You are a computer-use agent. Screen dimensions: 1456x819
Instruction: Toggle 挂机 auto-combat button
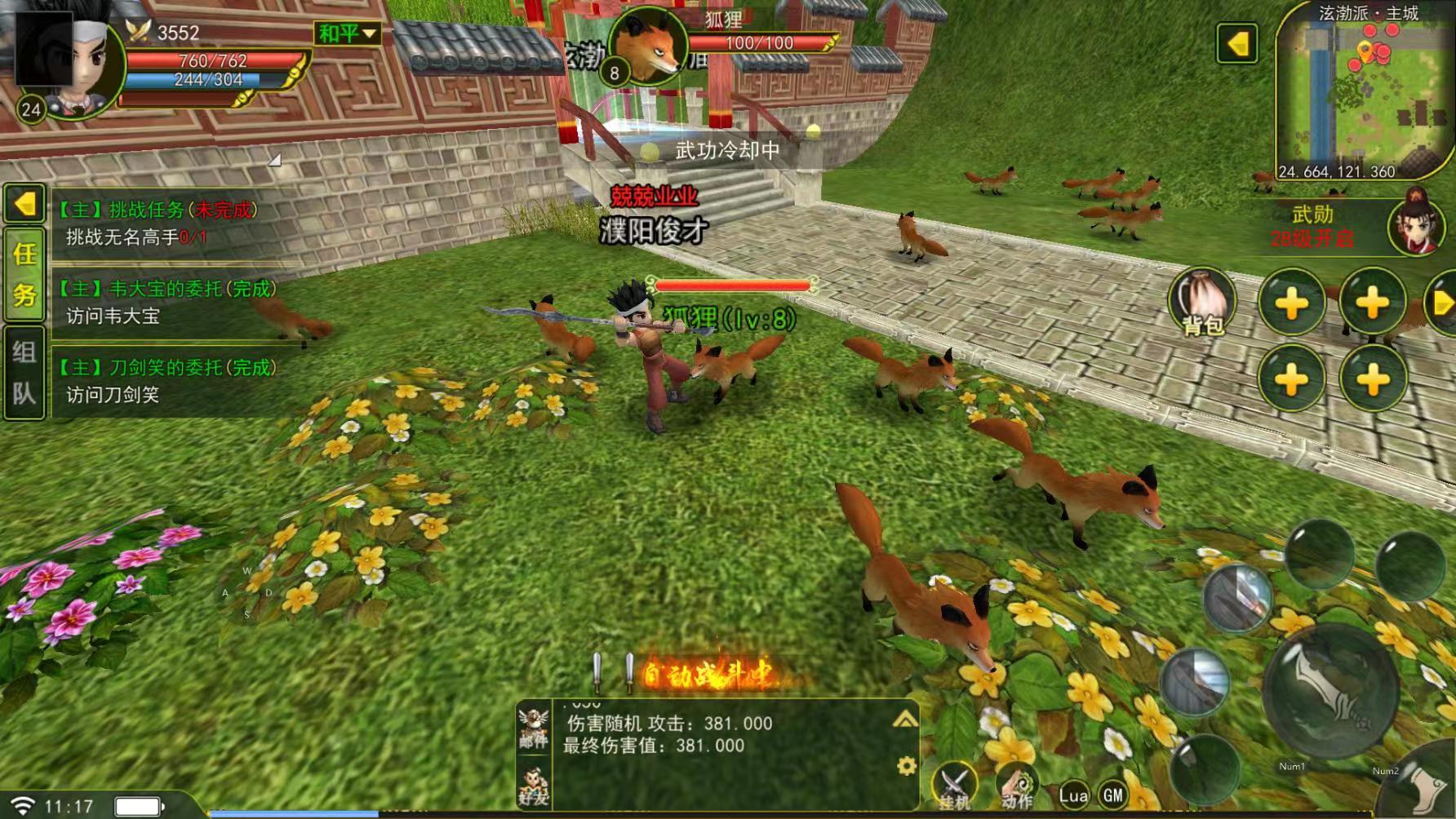pyautogui.click(x=954, y=786)
